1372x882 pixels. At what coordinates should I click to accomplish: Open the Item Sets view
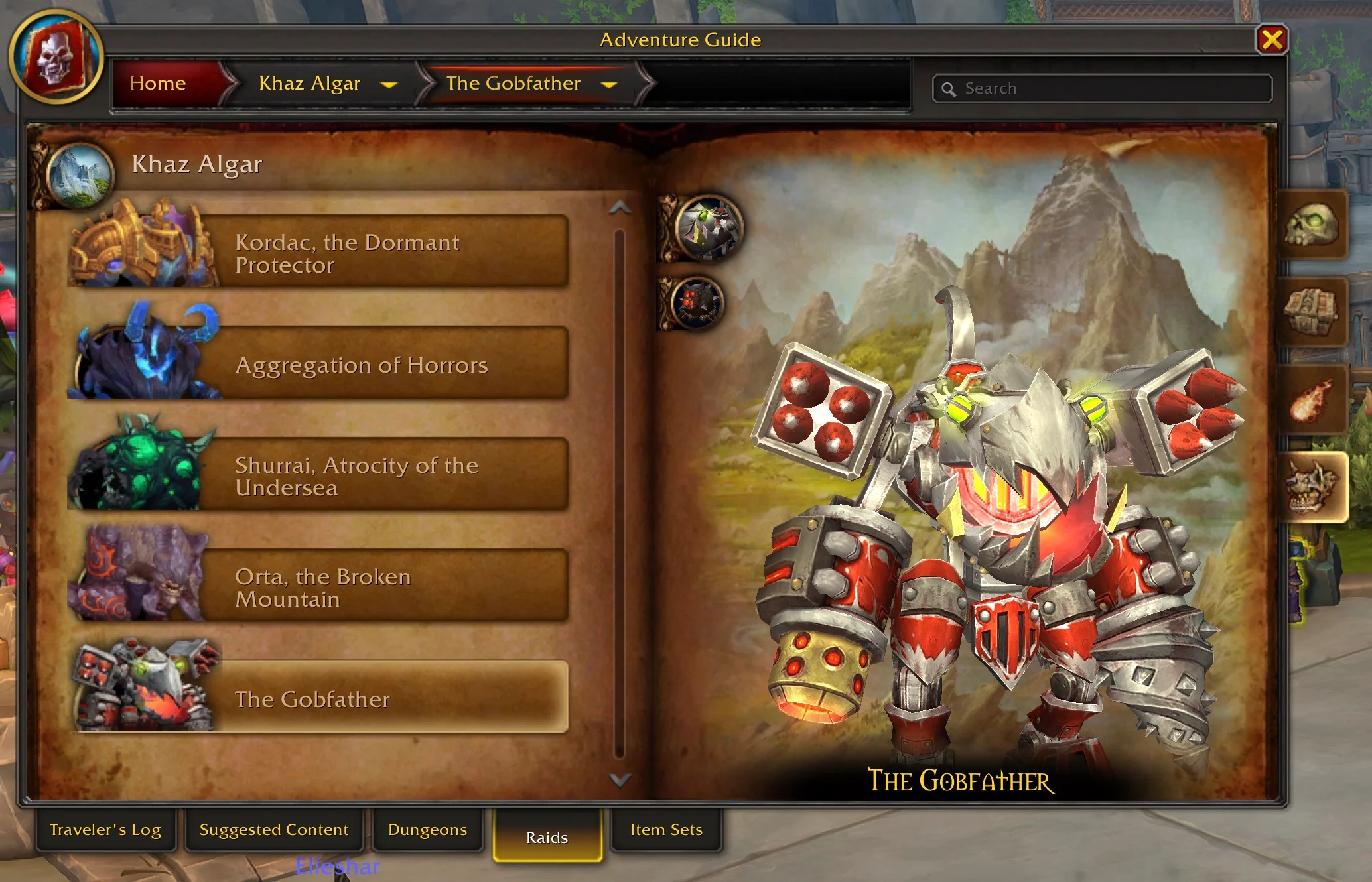tap(665, 829)
